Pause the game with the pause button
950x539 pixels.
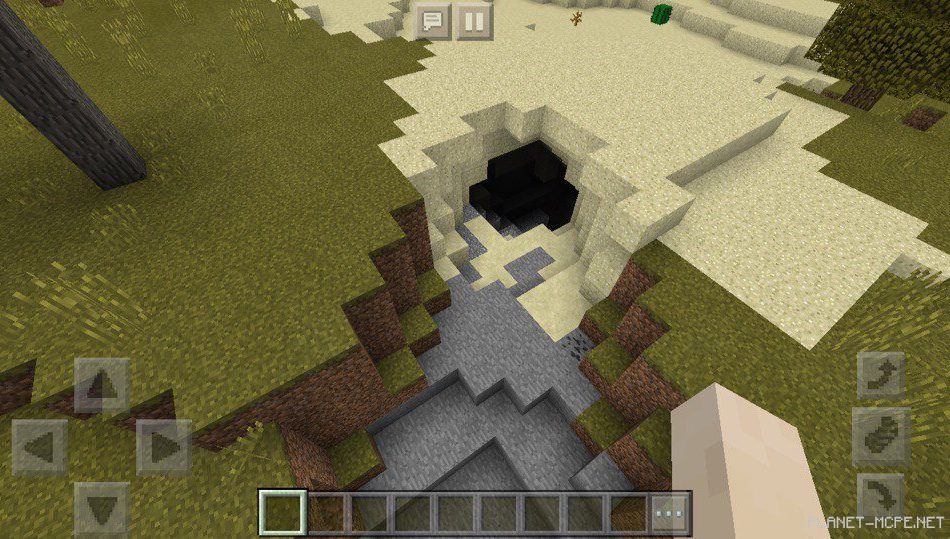tap(474, 20)
